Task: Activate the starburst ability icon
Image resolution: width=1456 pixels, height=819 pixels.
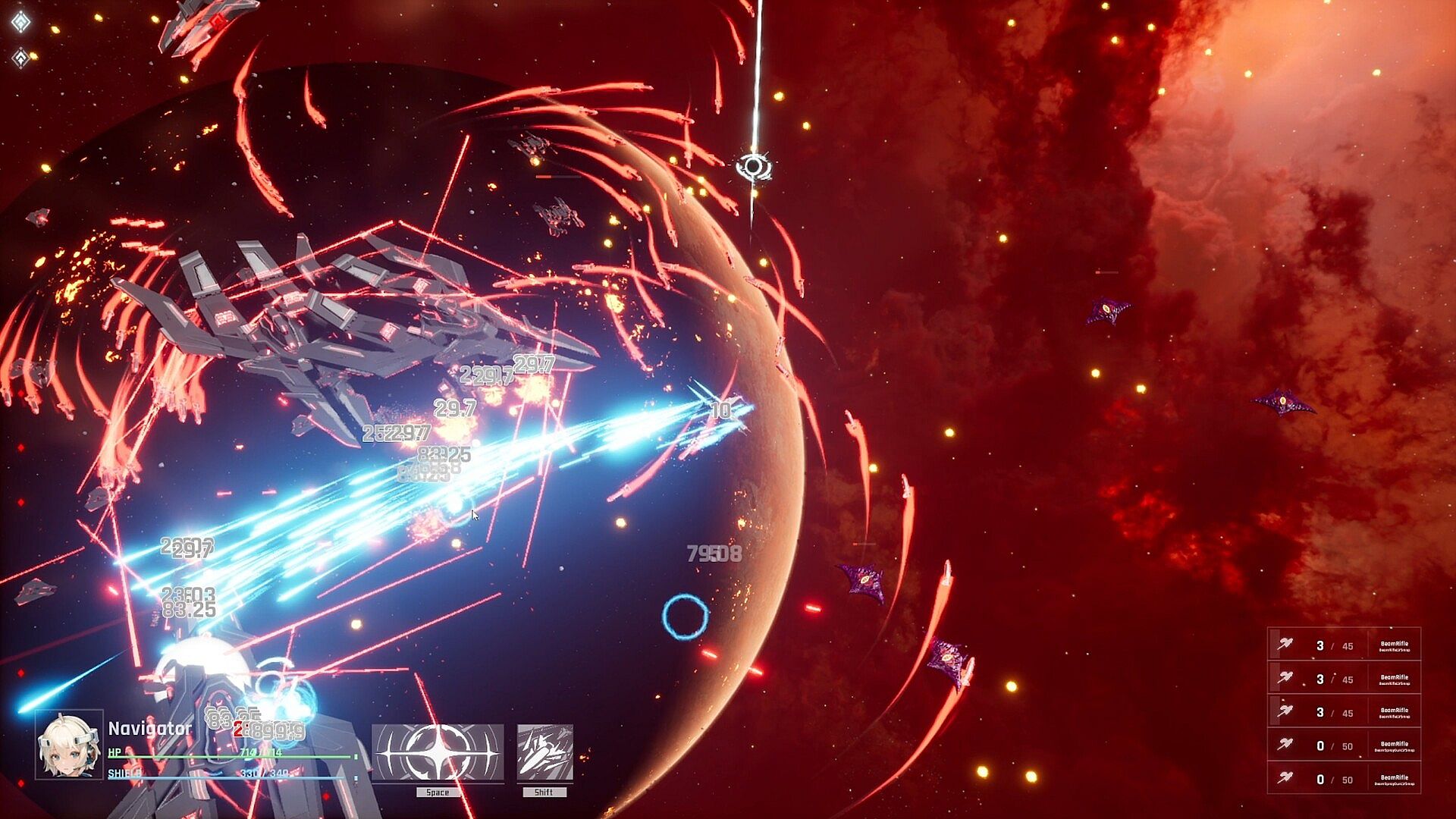Action: (438, 752)
